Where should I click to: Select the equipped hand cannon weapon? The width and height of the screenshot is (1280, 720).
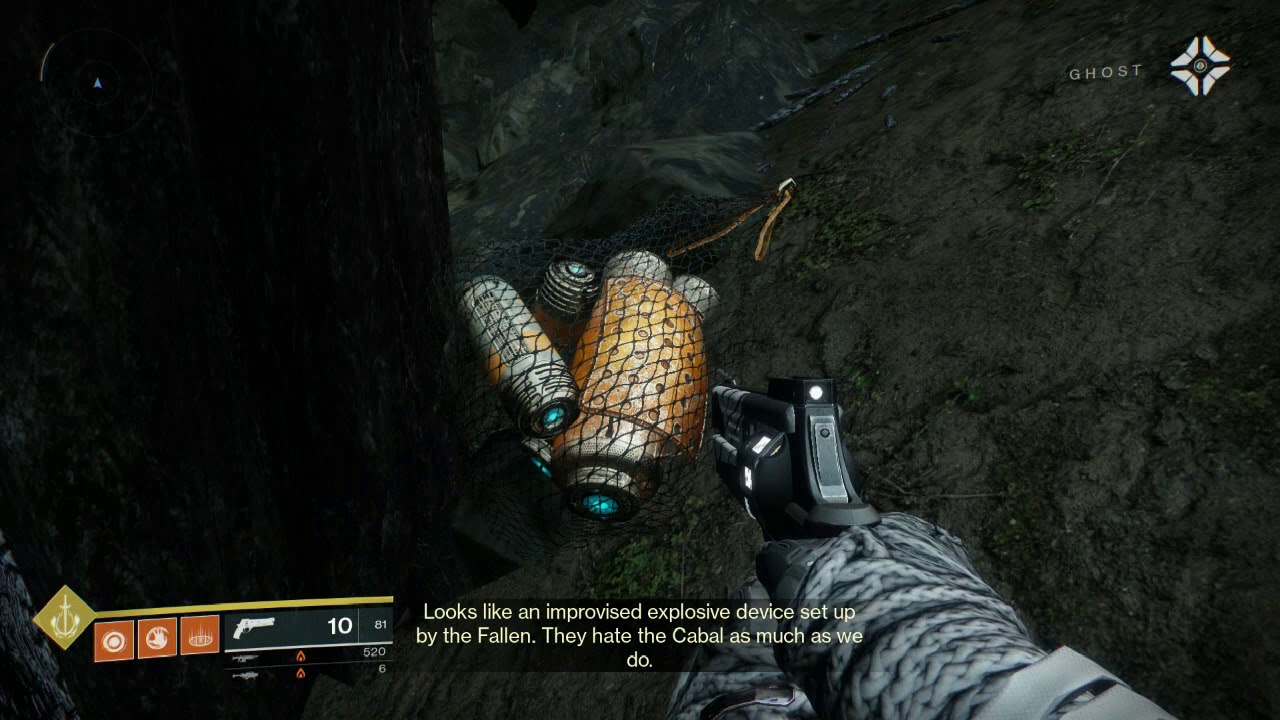coord(252,628)
